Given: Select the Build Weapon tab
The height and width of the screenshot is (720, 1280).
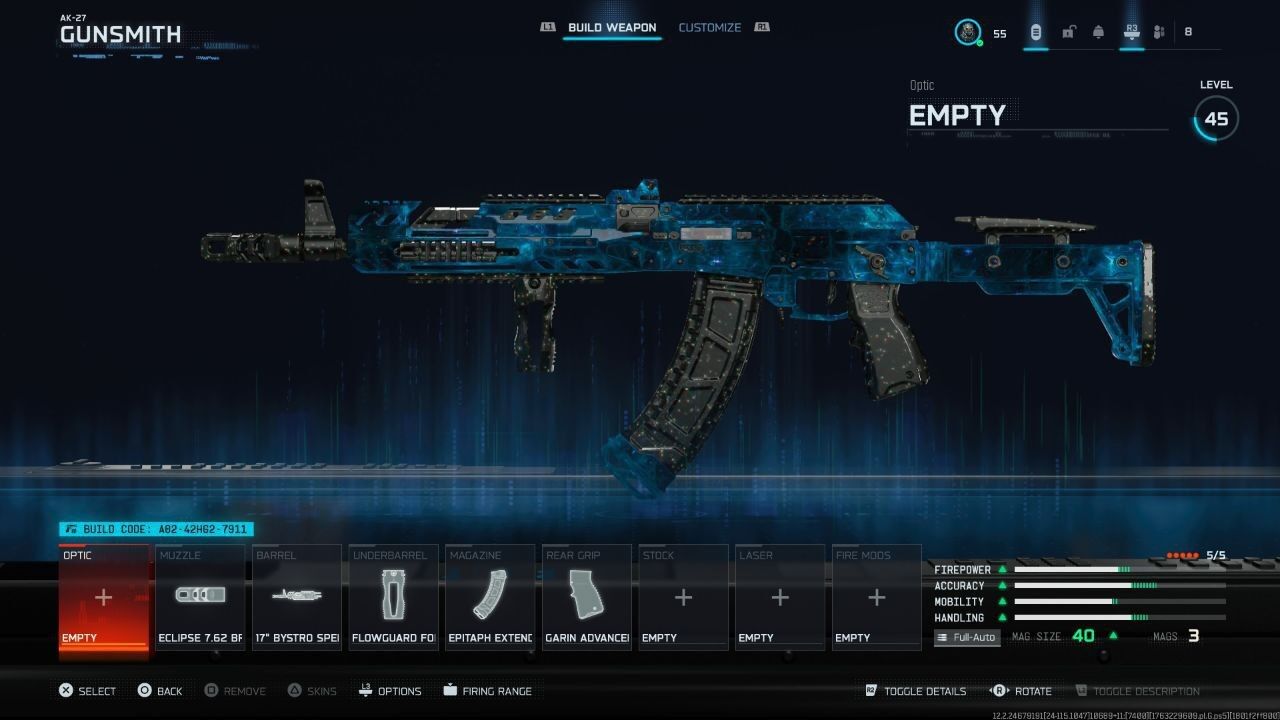Looking at the screenshot, I should coord(613,27).
